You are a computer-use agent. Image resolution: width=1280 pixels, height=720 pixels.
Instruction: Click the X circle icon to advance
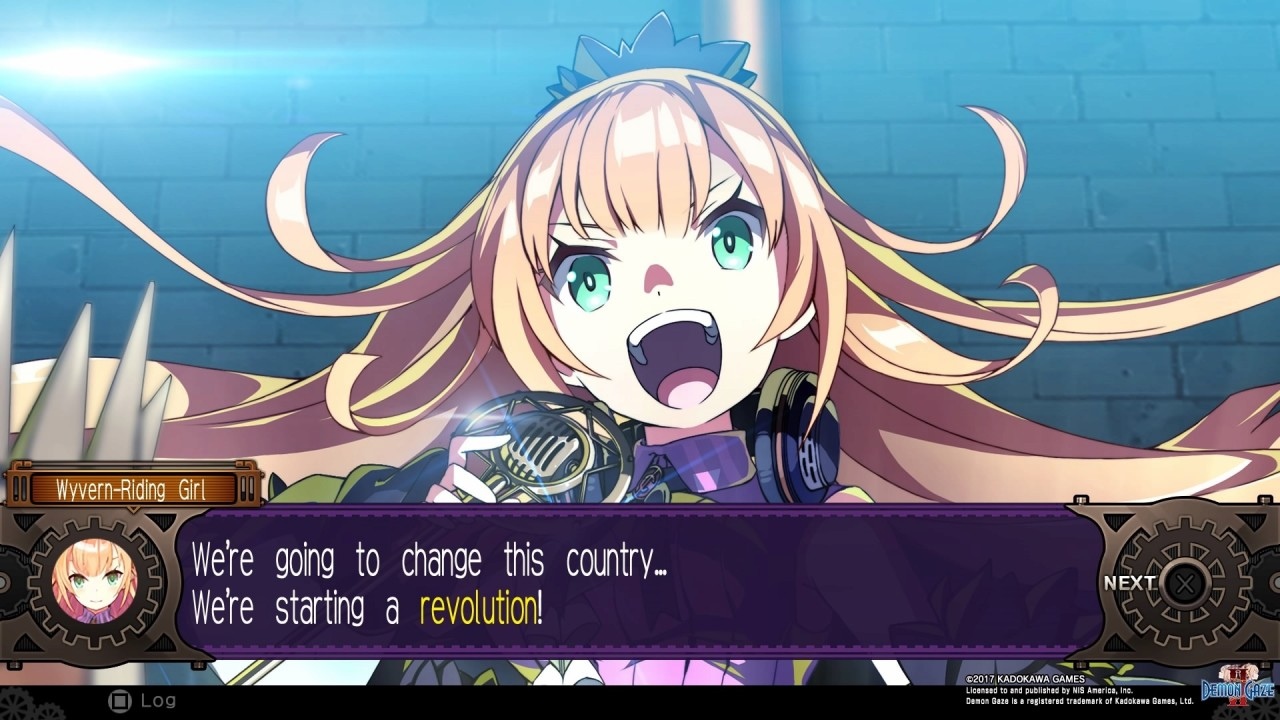[x=1183, y=584]
